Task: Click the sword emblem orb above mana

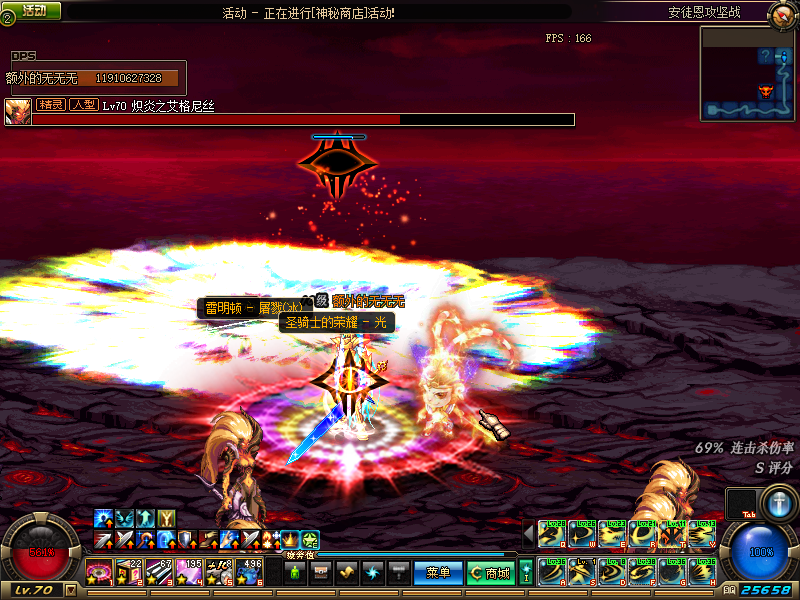Action: [778, 502]
